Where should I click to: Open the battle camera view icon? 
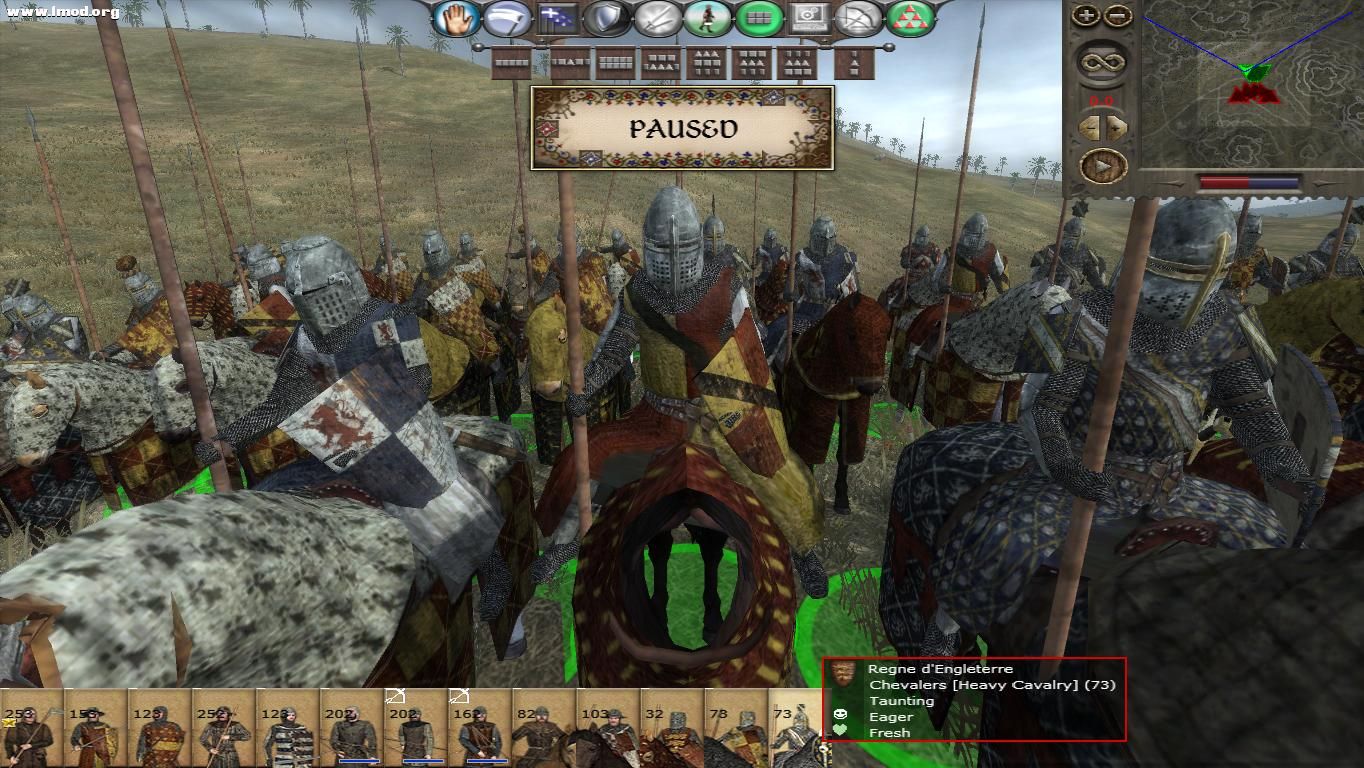808,17
